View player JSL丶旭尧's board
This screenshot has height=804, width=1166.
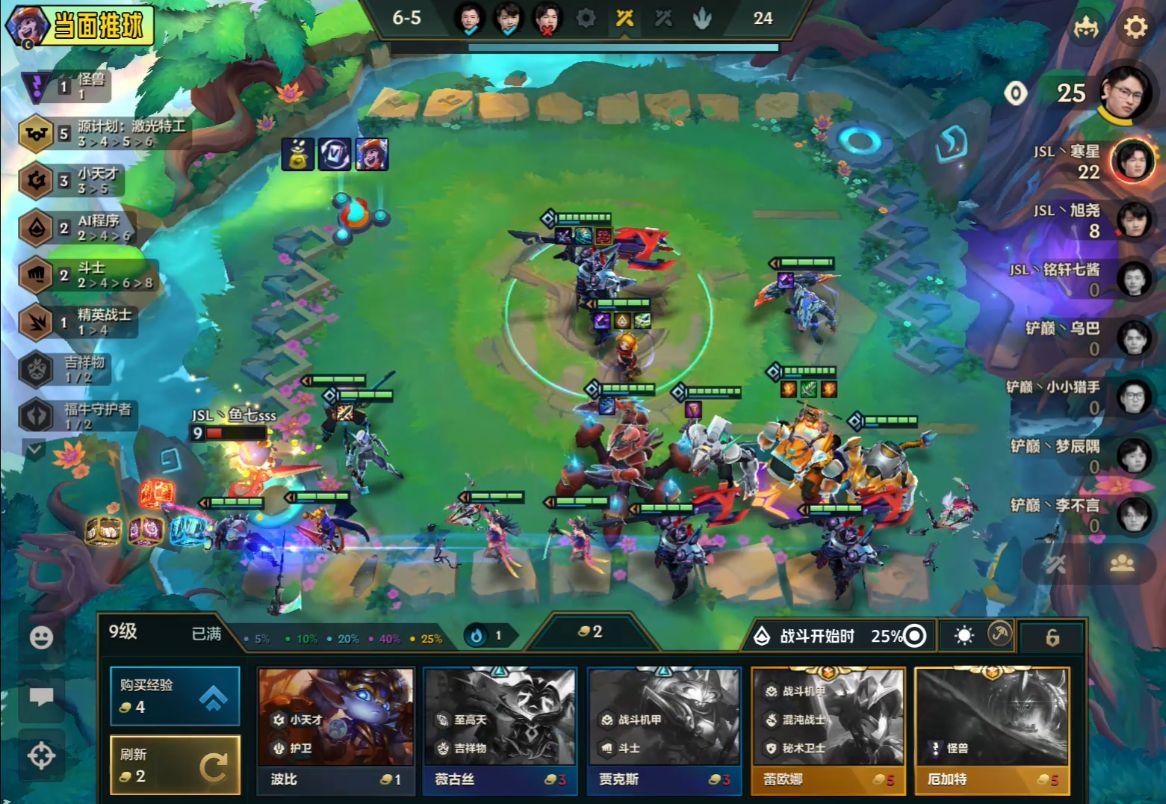pos(1132,220)
